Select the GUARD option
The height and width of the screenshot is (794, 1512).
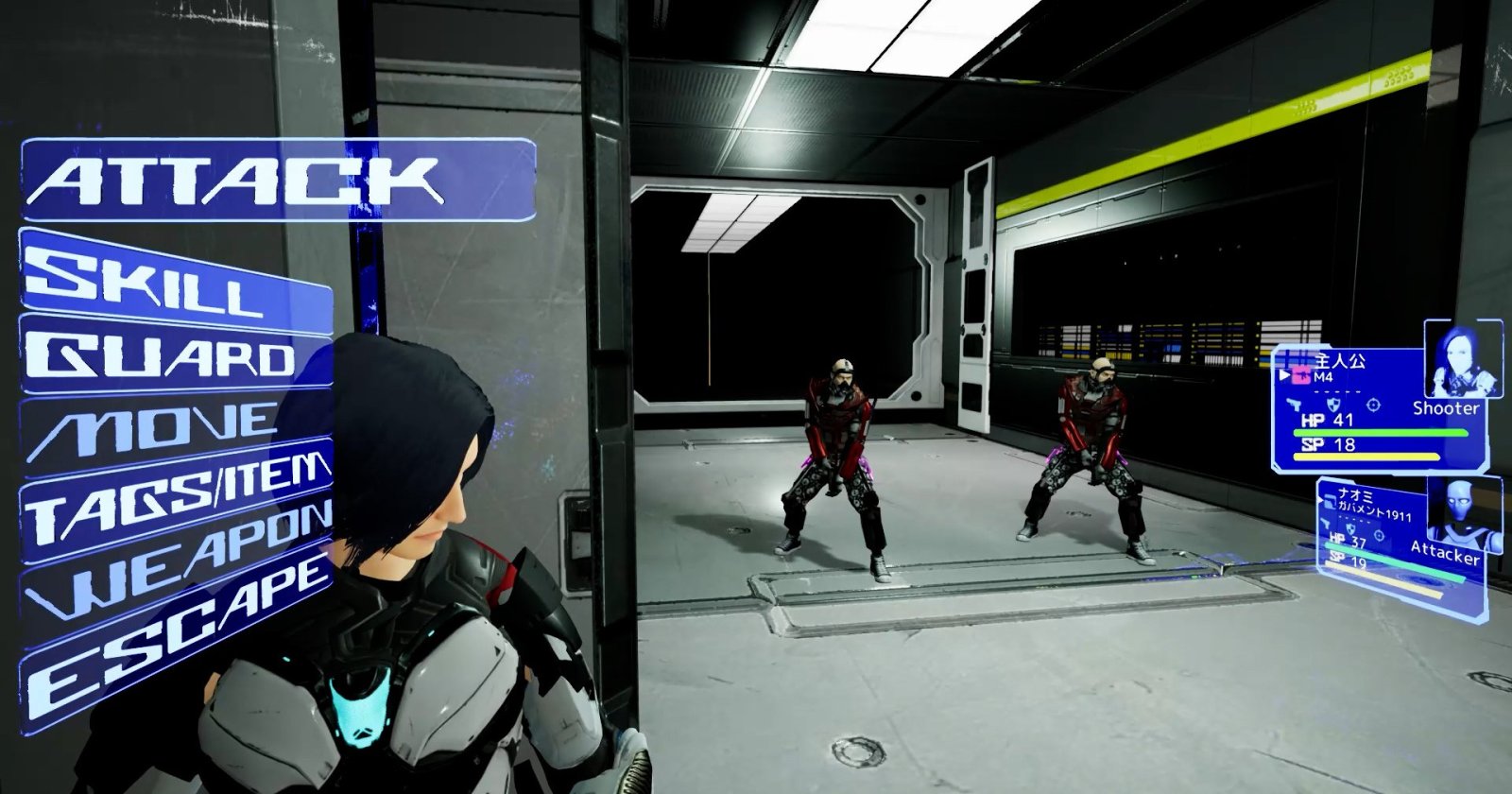175,355
